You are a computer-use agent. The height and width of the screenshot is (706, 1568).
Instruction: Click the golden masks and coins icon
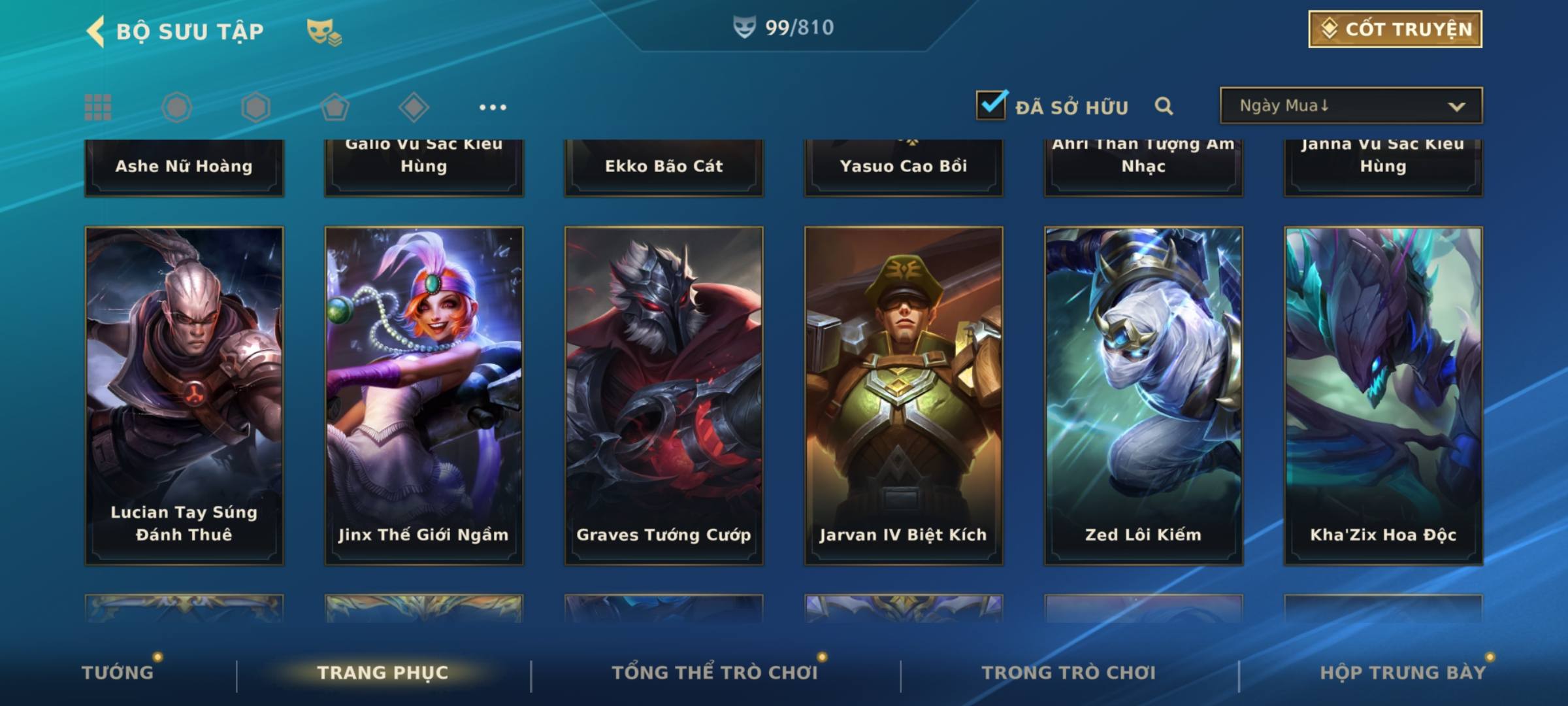point(323,31)
